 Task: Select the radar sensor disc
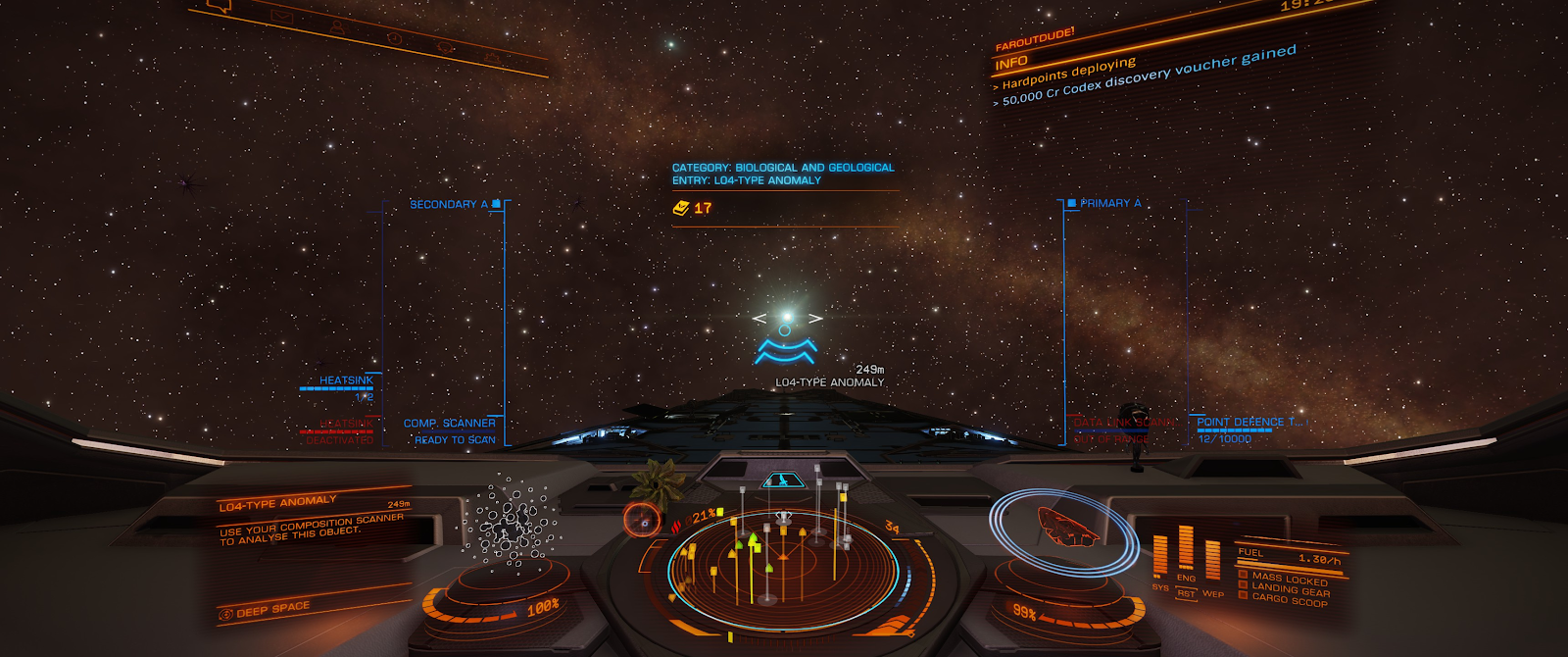click(x=782, y=566)
